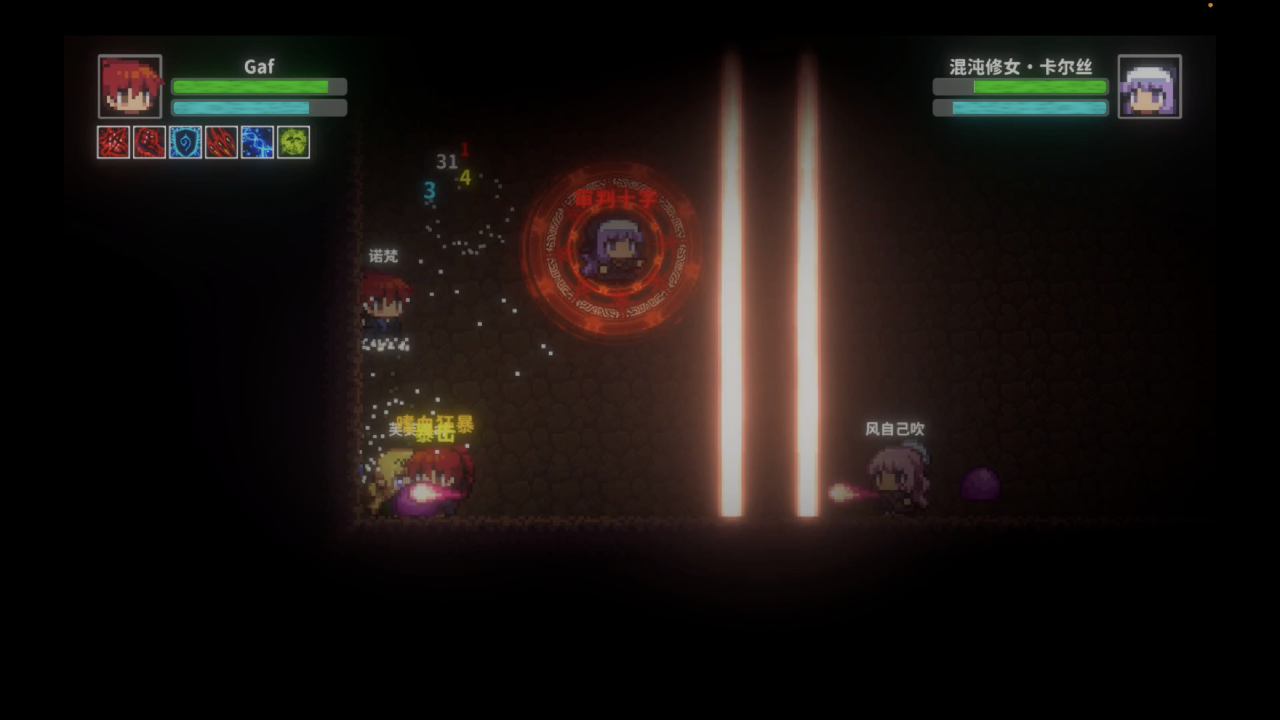Select the green poison skull skill
Viewport: 1280px width, 720px height.
(x=293, y=142)
